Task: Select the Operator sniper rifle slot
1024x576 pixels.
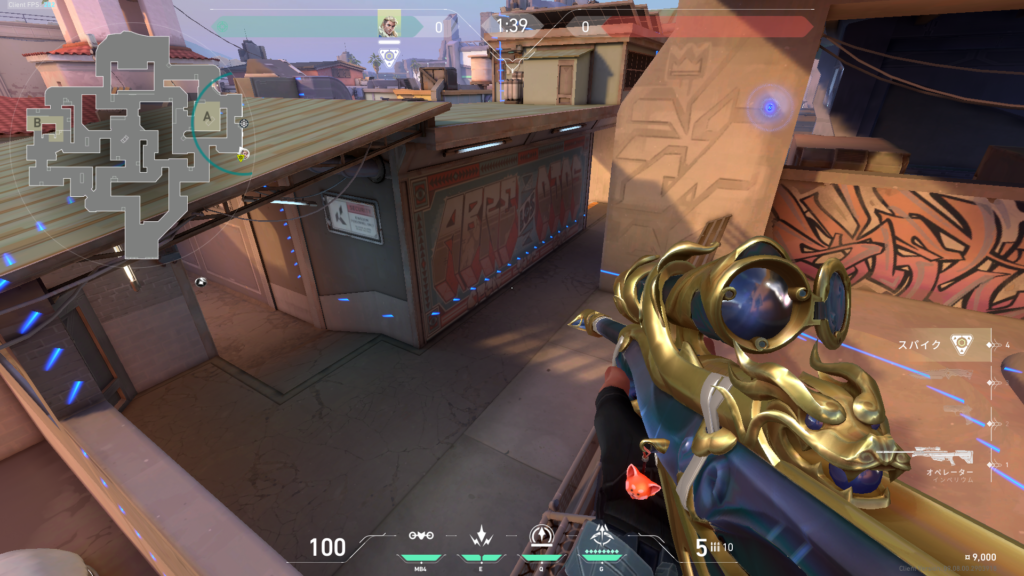Action: 945,459
